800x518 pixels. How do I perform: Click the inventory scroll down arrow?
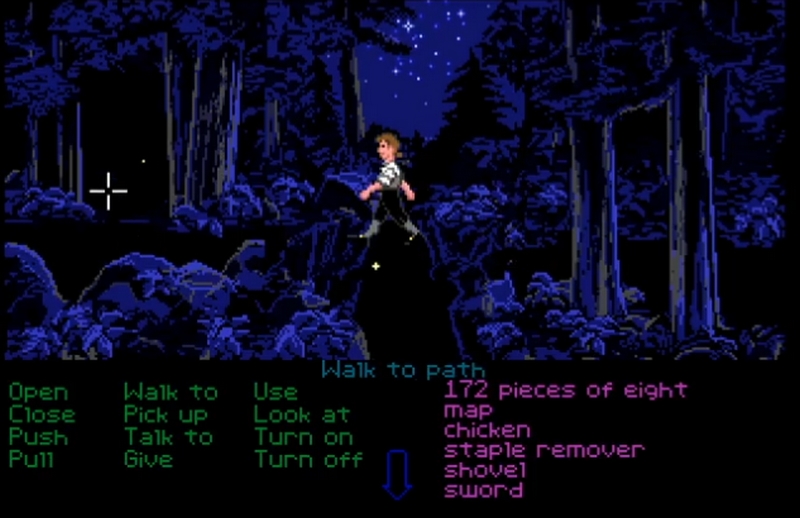(x=397, y=475)
